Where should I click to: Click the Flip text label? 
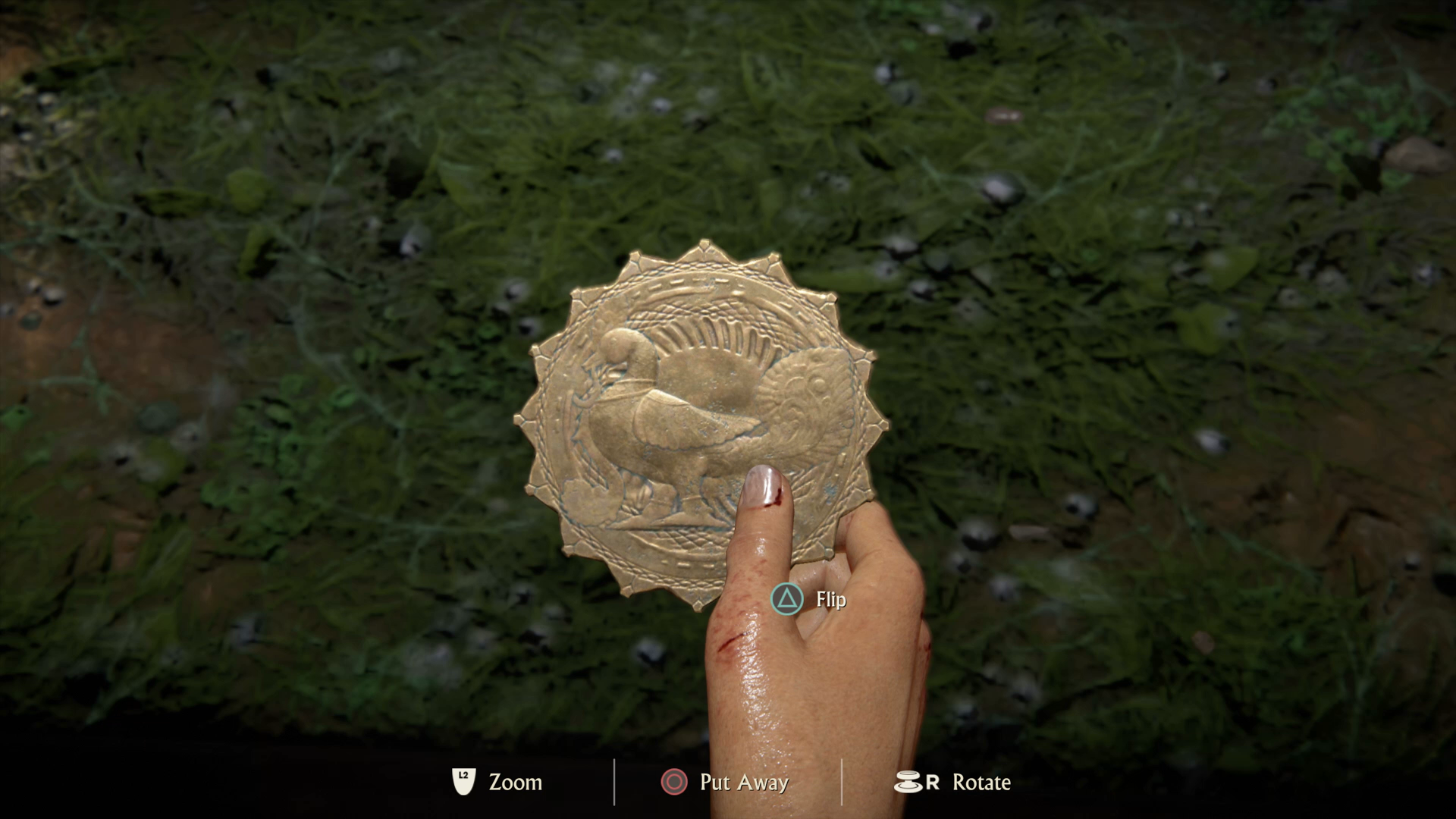click(830, 600)
